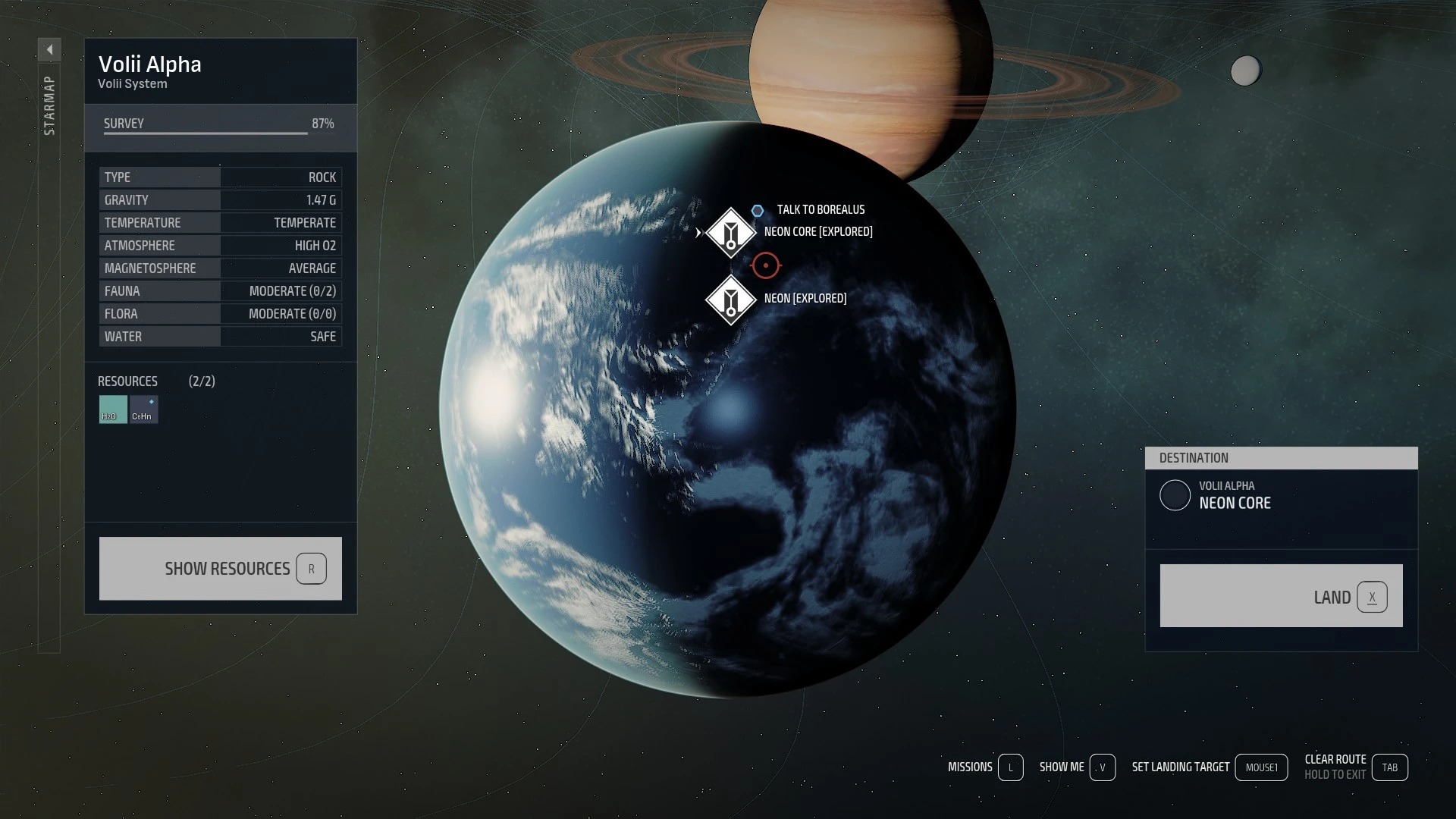This screenshot has width=1456, height=819.
Task: Select the Neon Core landing marker
Action: (730, 233)
